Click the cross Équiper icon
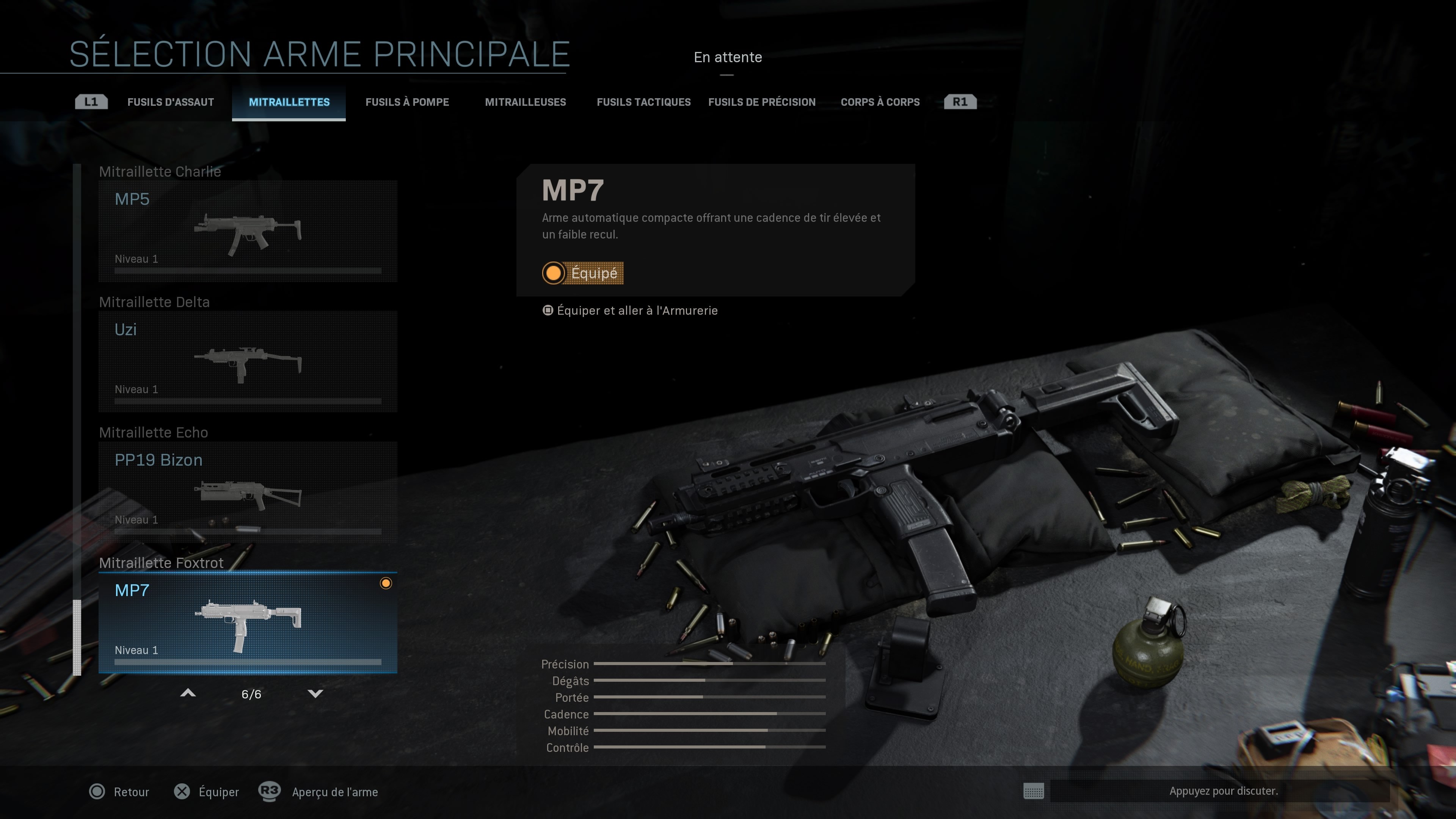This screenshot has width=1456, height=819. tap(182, 792)
